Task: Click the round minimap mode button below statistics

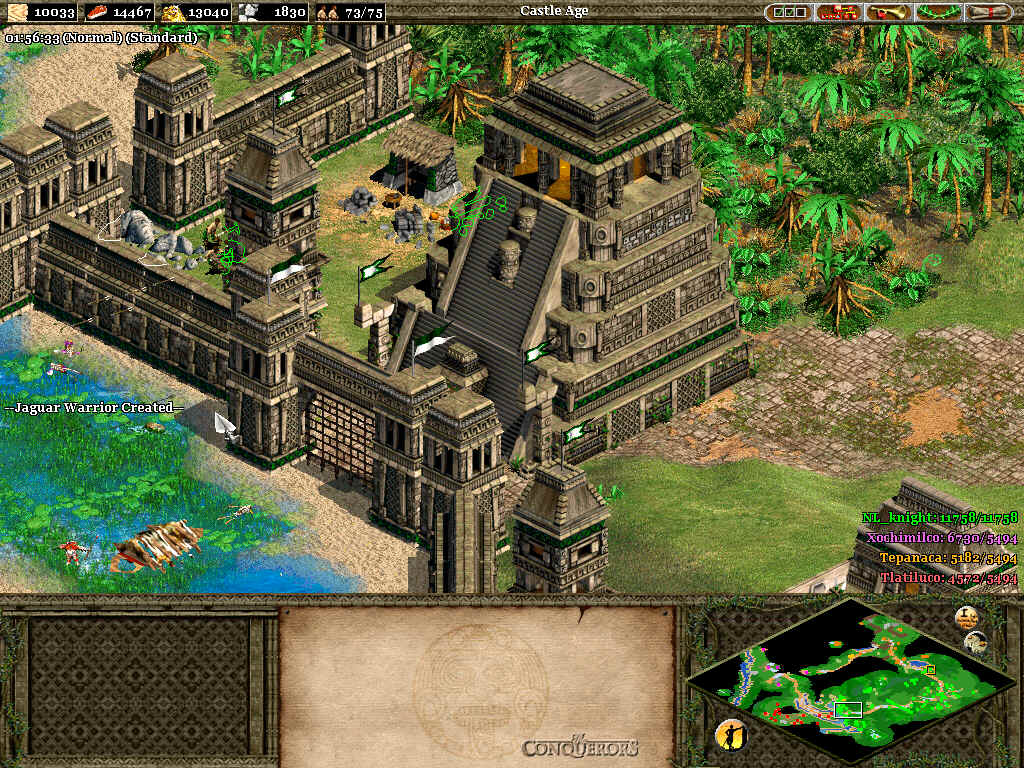Action: (x=977, y=642)
